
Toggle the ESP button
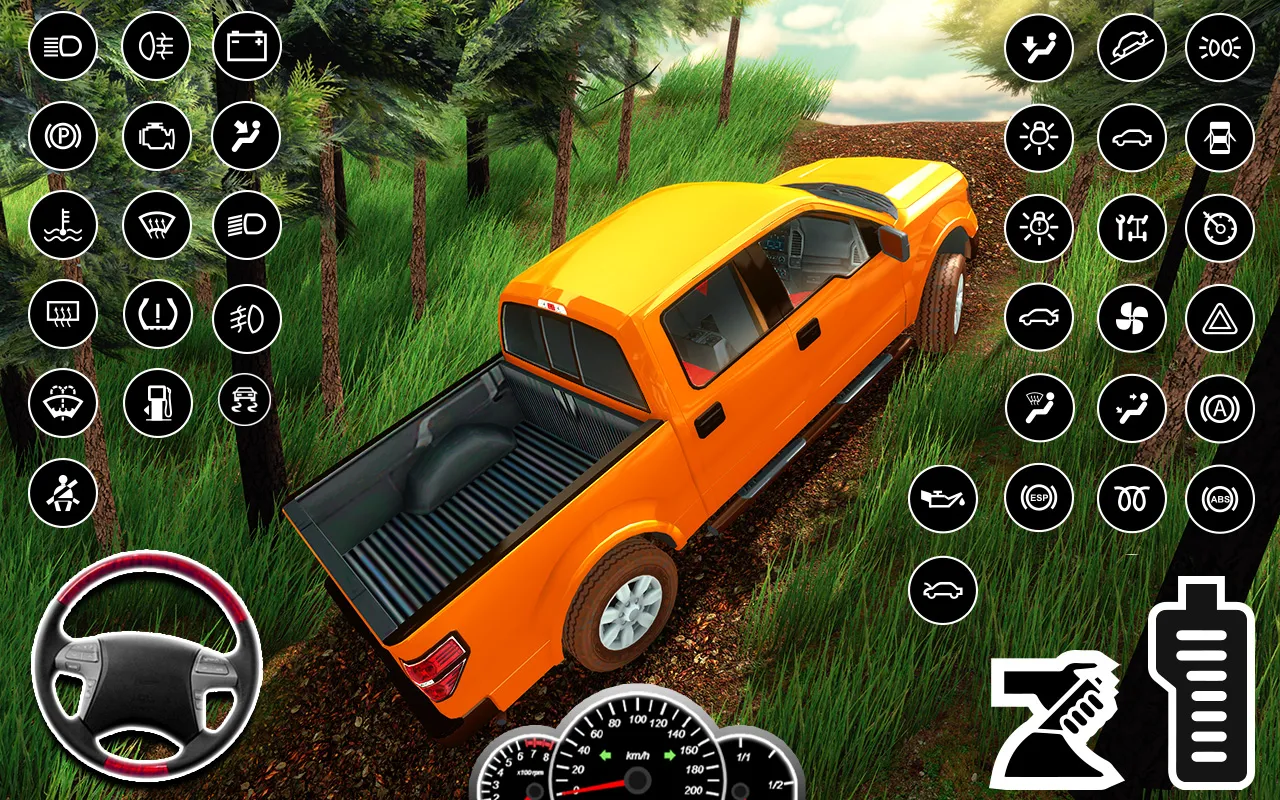click(1039, 498)
